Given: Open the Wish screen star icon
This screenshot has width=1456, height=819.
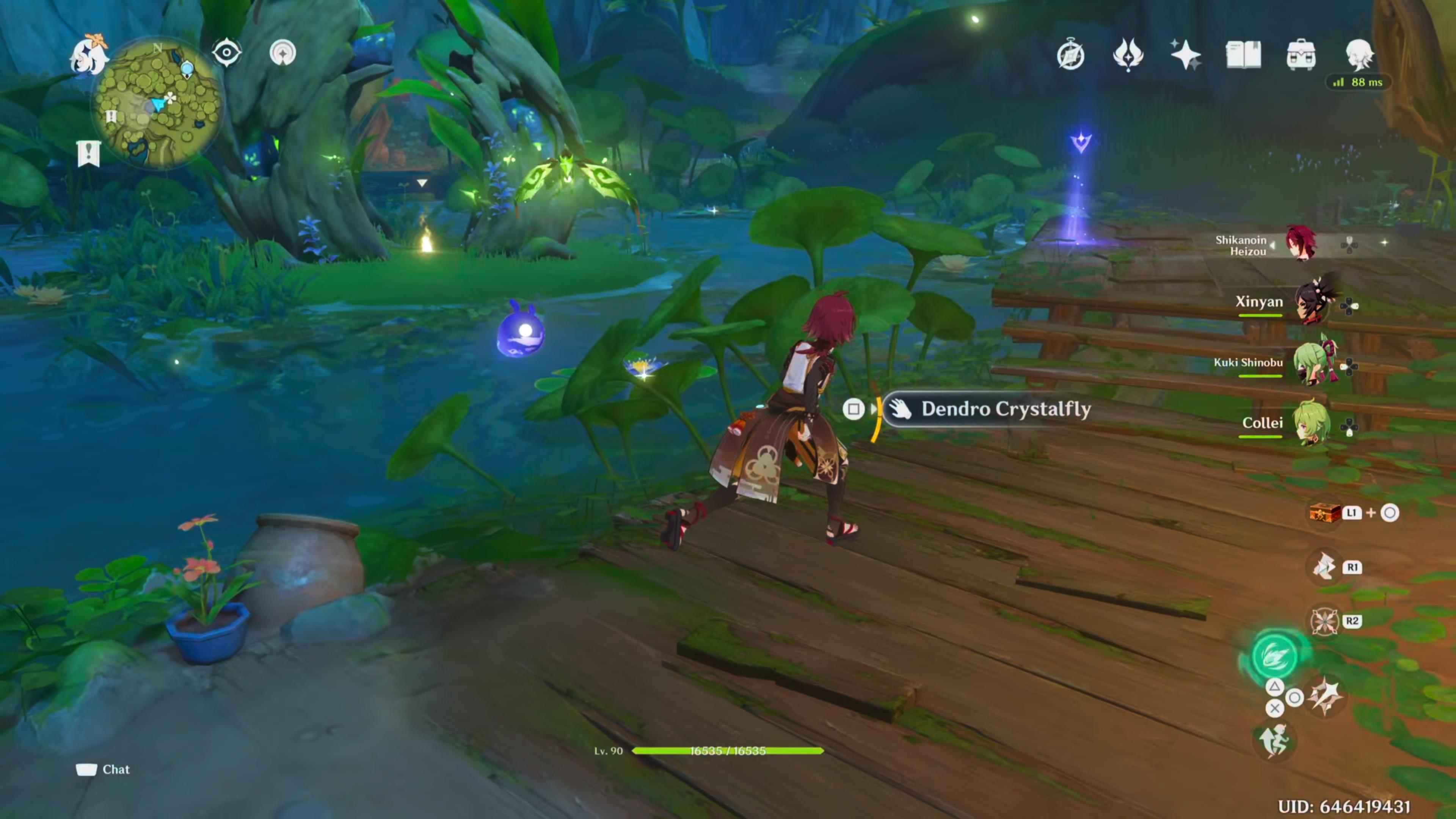Looking at the screenshot, I should pos(1186,54).
